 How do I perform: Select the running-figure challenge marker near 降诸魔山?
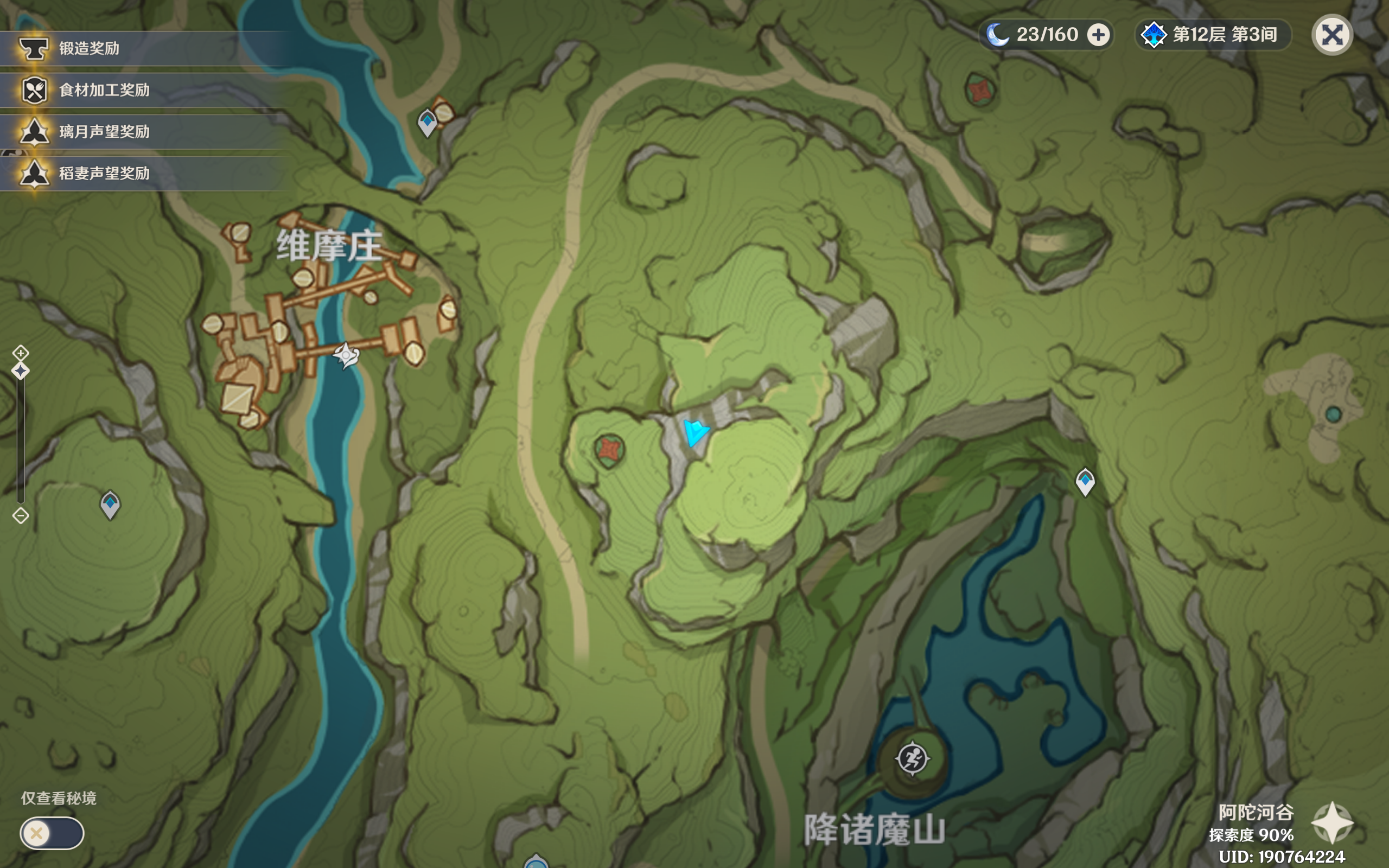(x=912, y=758)
